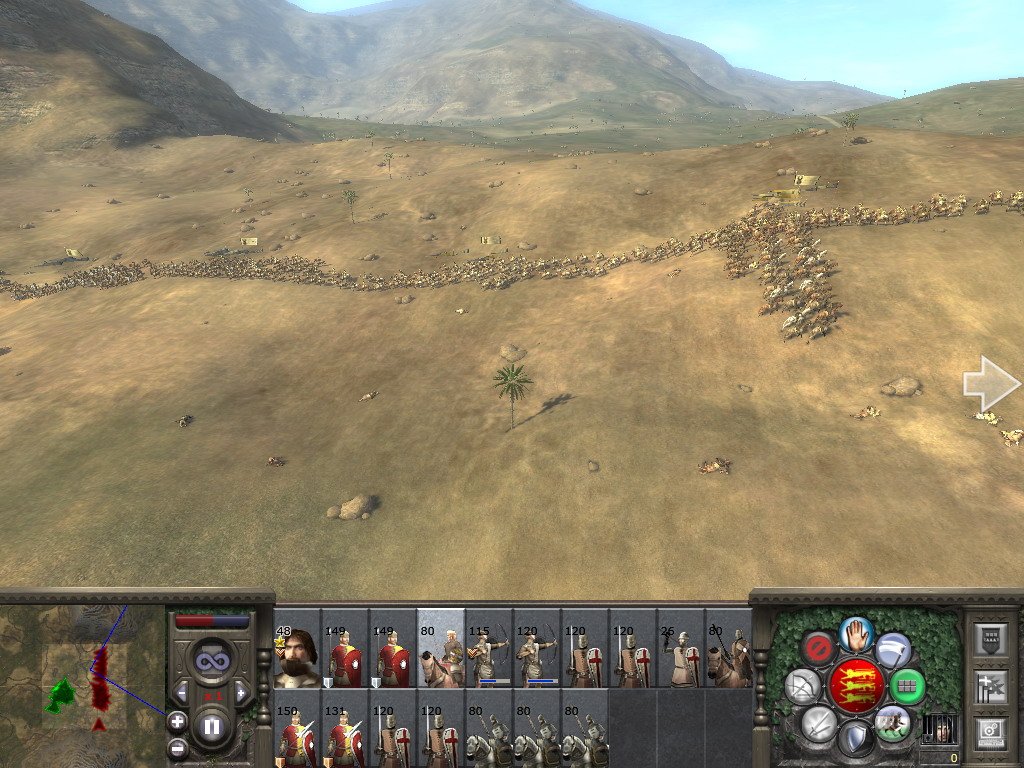1024x768 pixels.
Task: Open the green formation grid button
Action: click(x=907, y=687)
